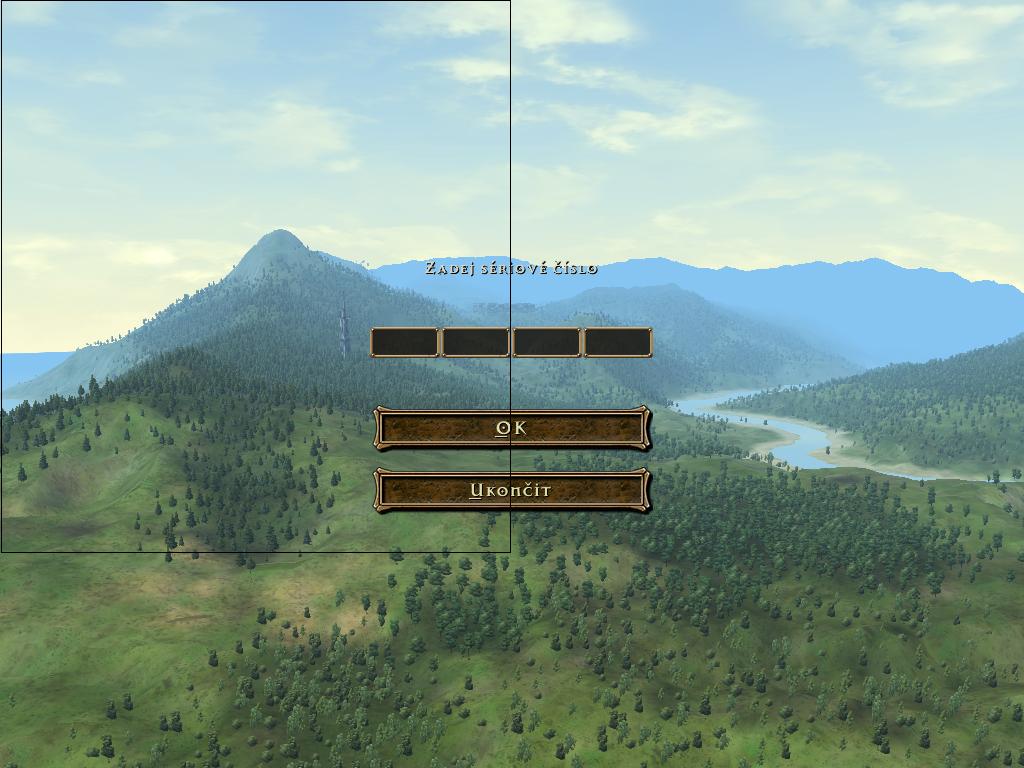Screen dimensions: 1024x768
Task: Focus the first serial number field
Action: pos(404,343)
